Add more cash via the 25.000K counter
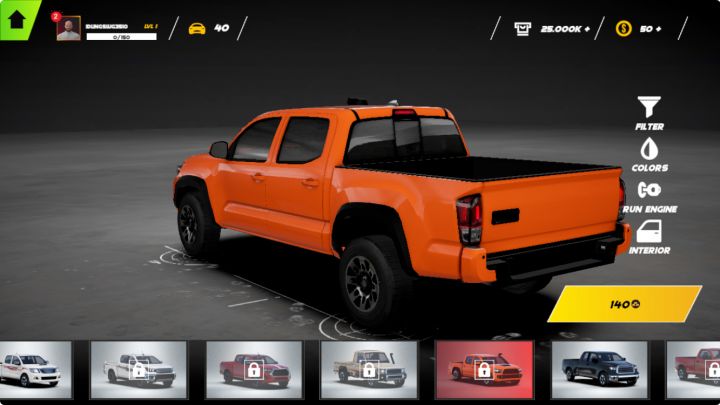The width and height of the screenshot is (720, 405). (549, 28)
